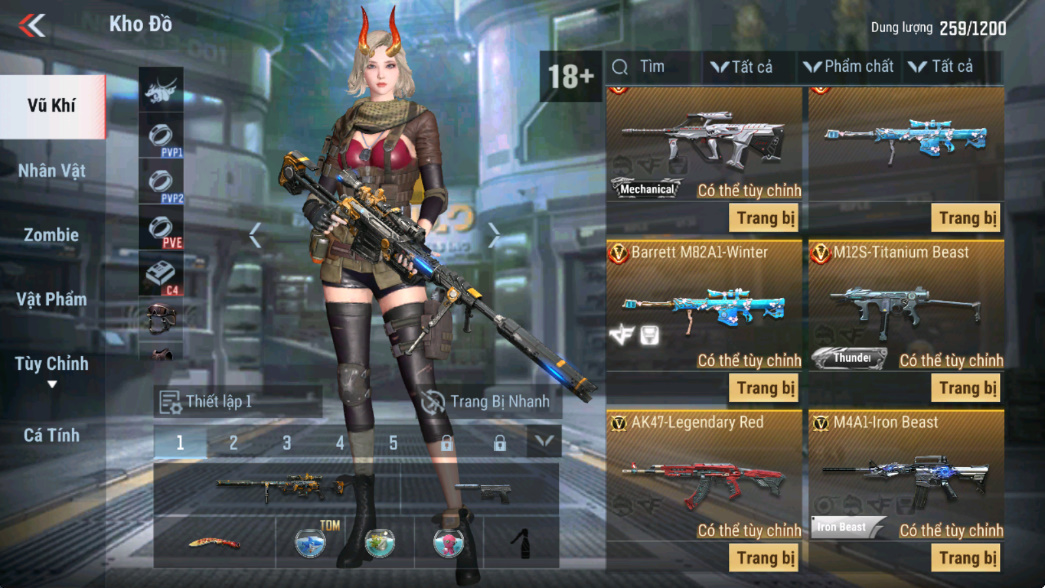
Task: Rotate character with the right arrow
Action: 494,236
